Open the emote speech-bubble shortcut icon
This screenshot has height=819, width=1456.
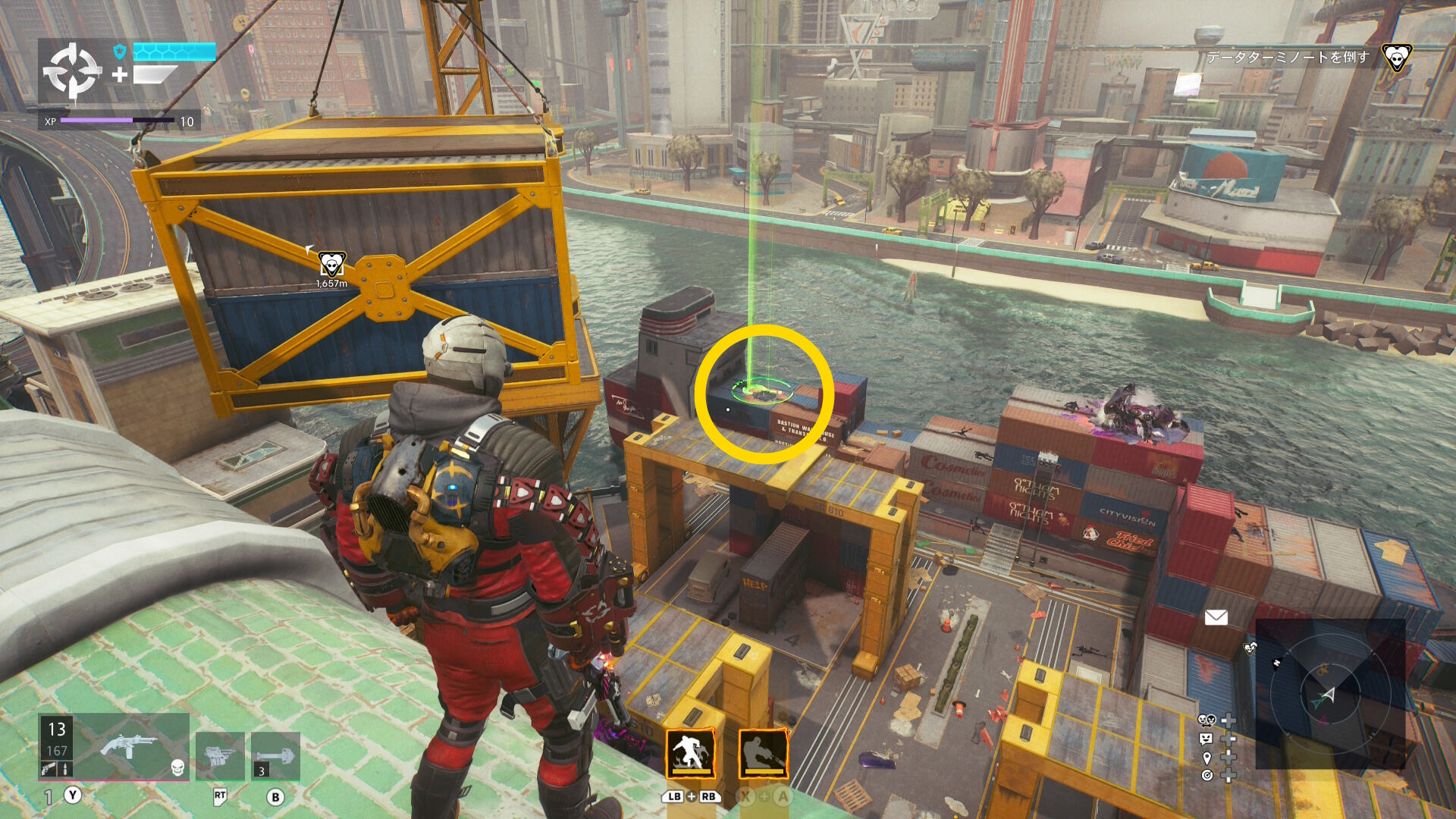click(x=1207, y=739)
